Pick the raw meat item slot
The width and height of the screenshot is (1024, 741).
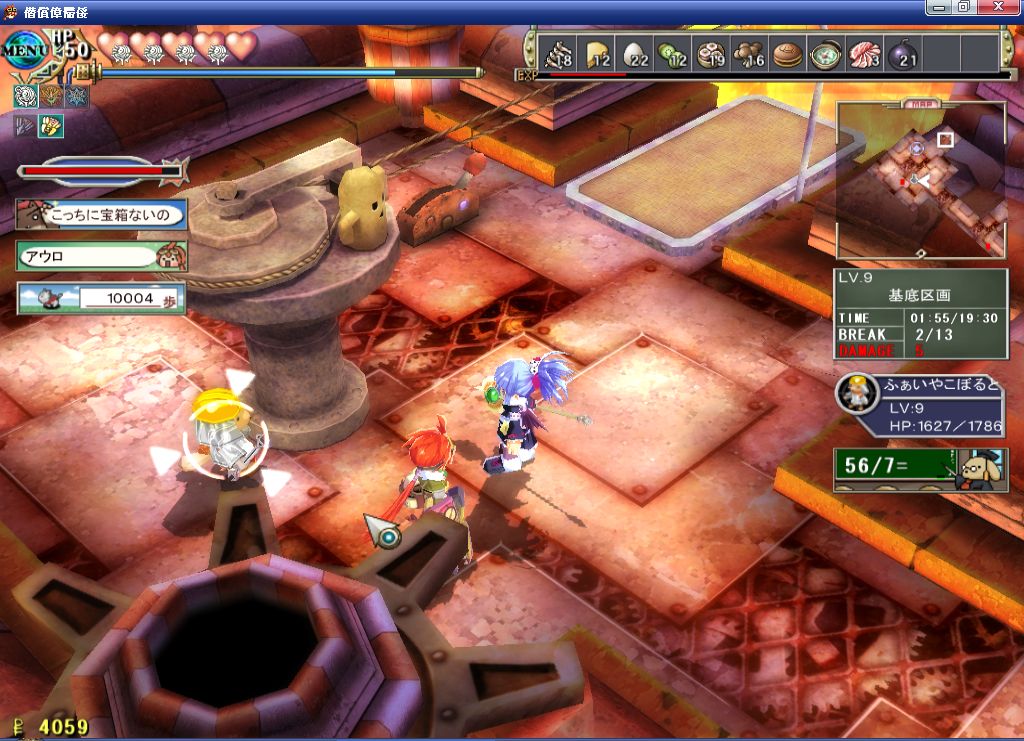pos(864,53)
